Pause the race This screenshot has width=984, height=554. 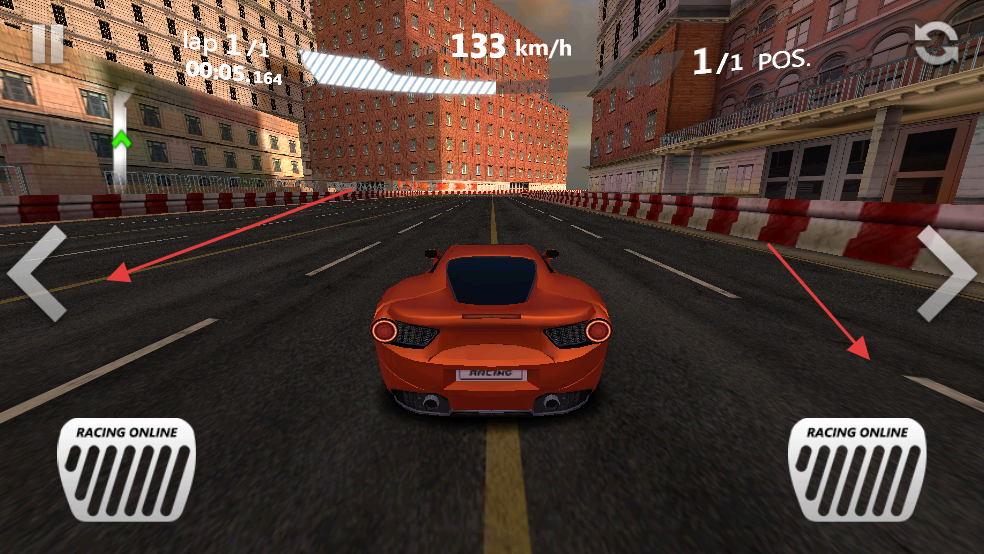coord(47,44)
